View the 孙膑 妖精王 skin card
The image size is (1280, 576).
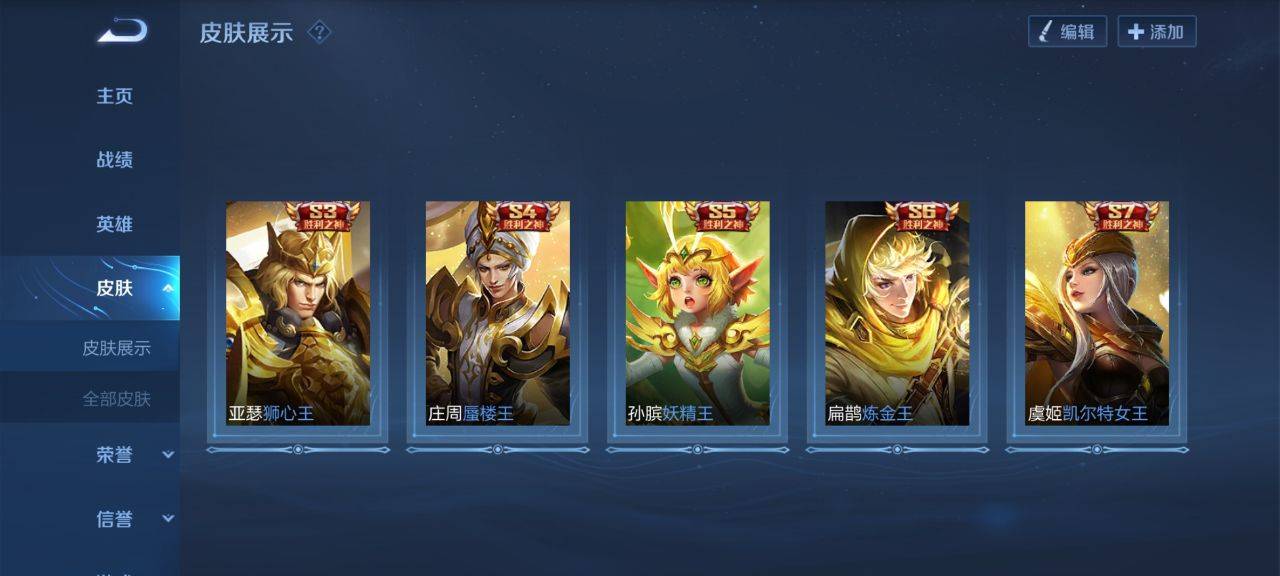(x=698, y=314)
